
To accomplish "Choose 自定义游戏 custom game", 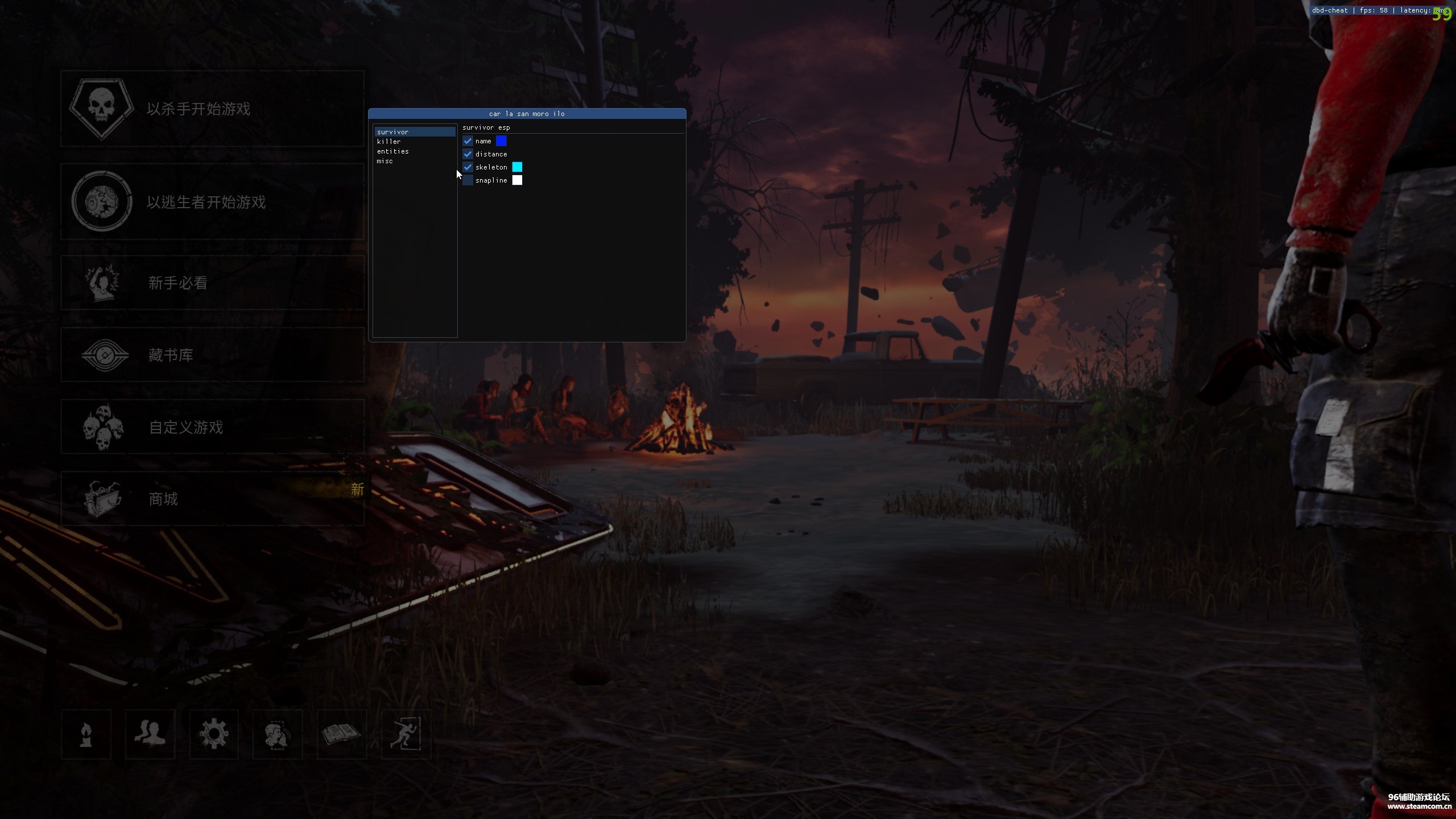I will pos(212,427).
